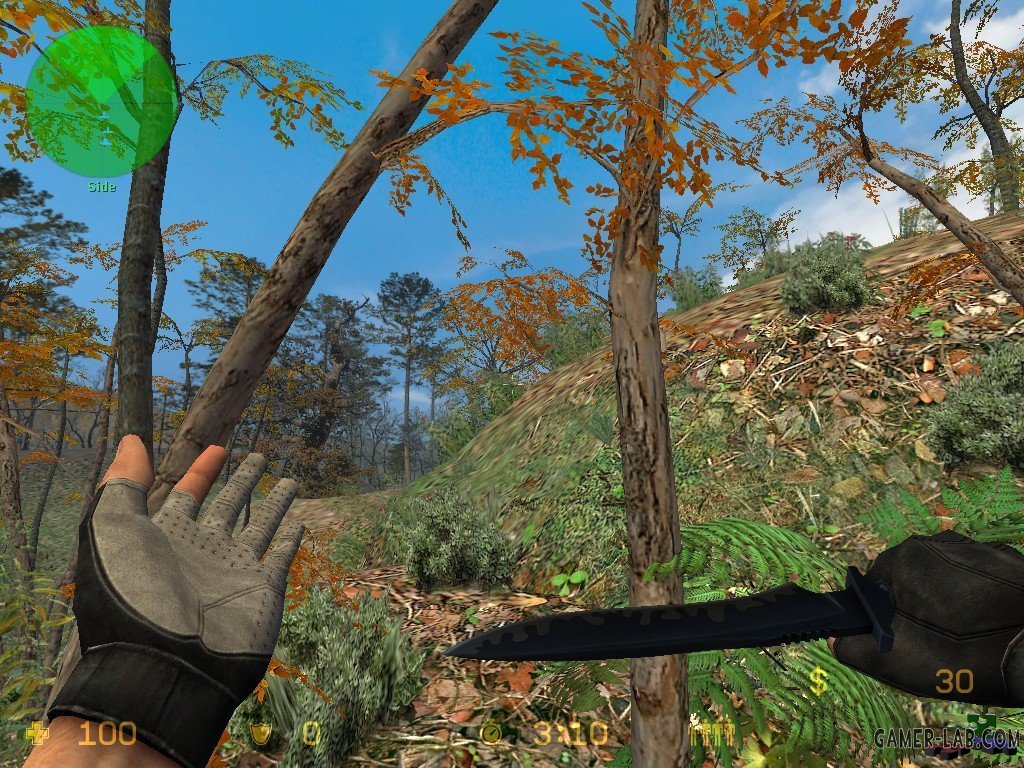Image resolution: width=1024 pixels, height=768 pixels.
Task: Click the round timer clock icon
Action: [x=491, y=734]
